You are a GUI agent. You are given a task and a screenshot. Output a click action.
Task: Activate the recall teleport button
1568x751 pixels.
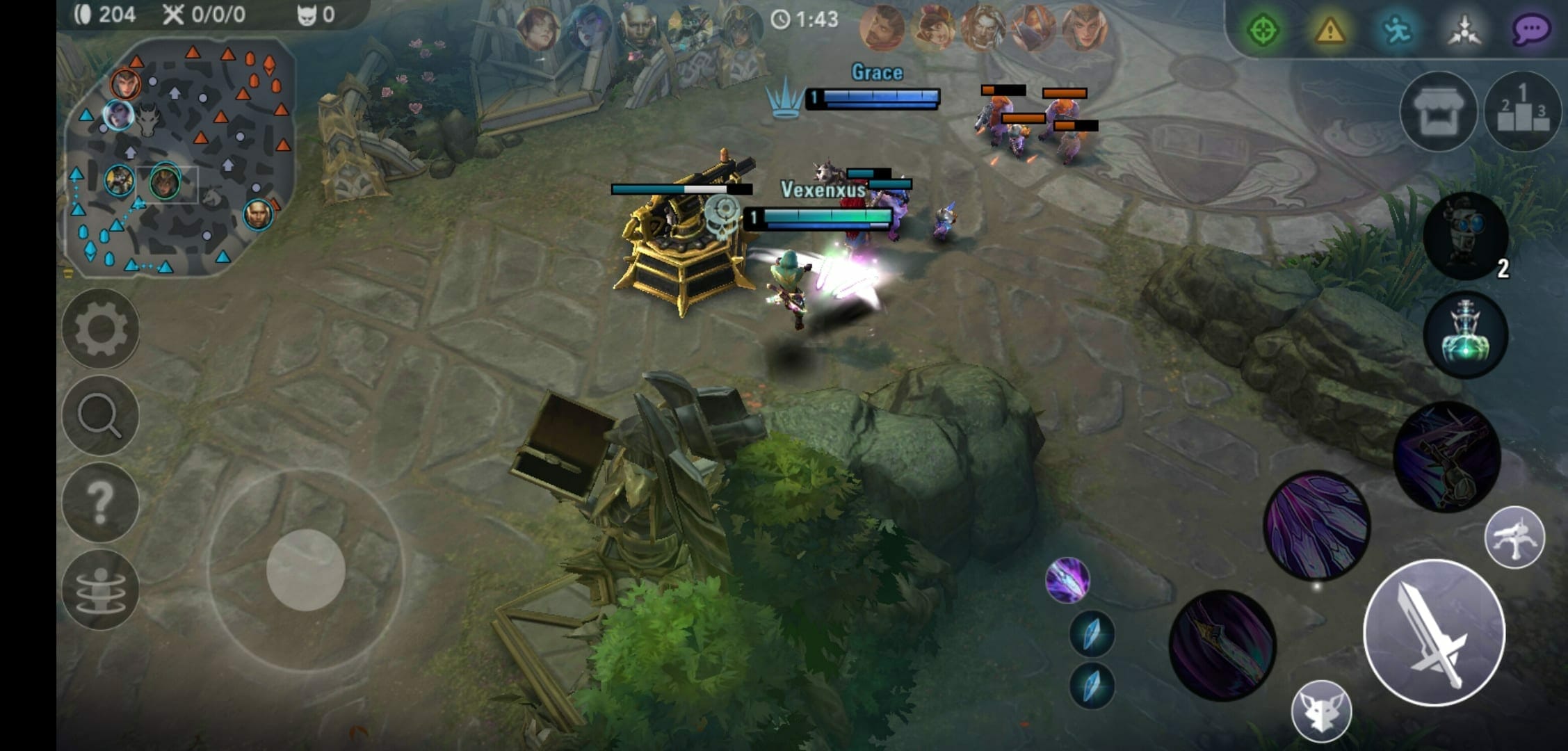pos(101,589)
